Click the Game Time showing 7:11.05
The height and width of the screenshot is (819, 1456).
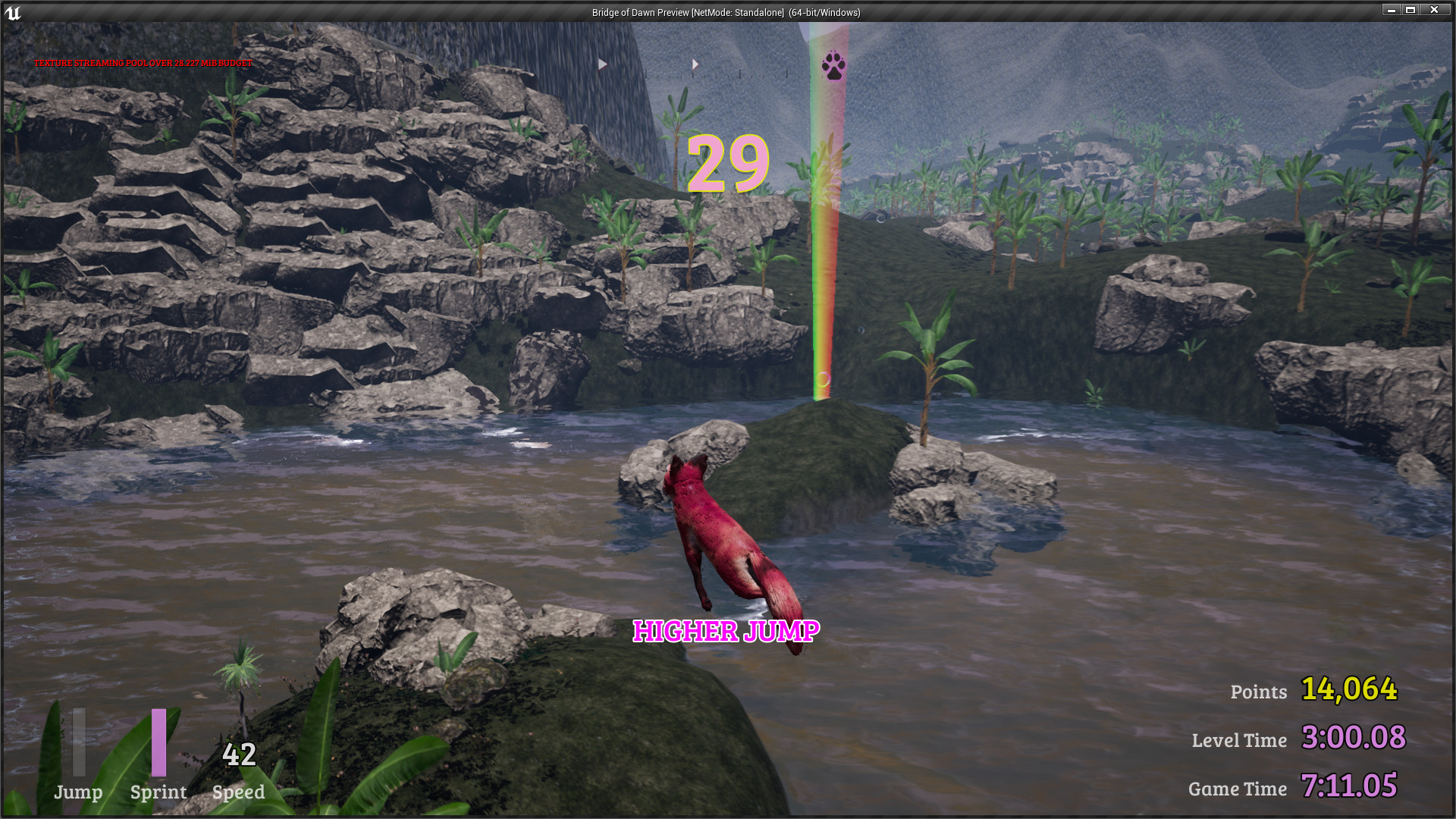1350,786
